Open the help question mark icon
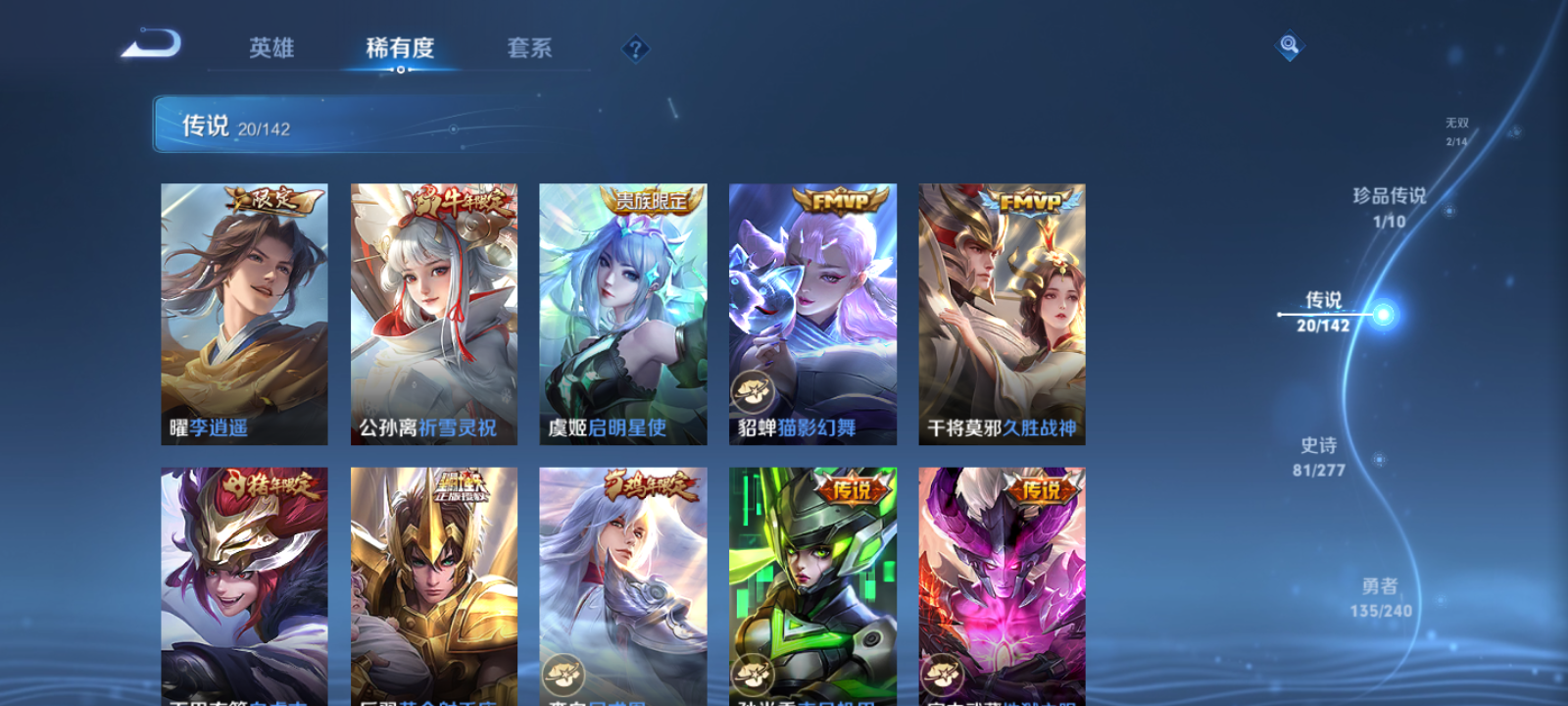The height and width of the screenshot is (706, 1568). click(635, 47)
